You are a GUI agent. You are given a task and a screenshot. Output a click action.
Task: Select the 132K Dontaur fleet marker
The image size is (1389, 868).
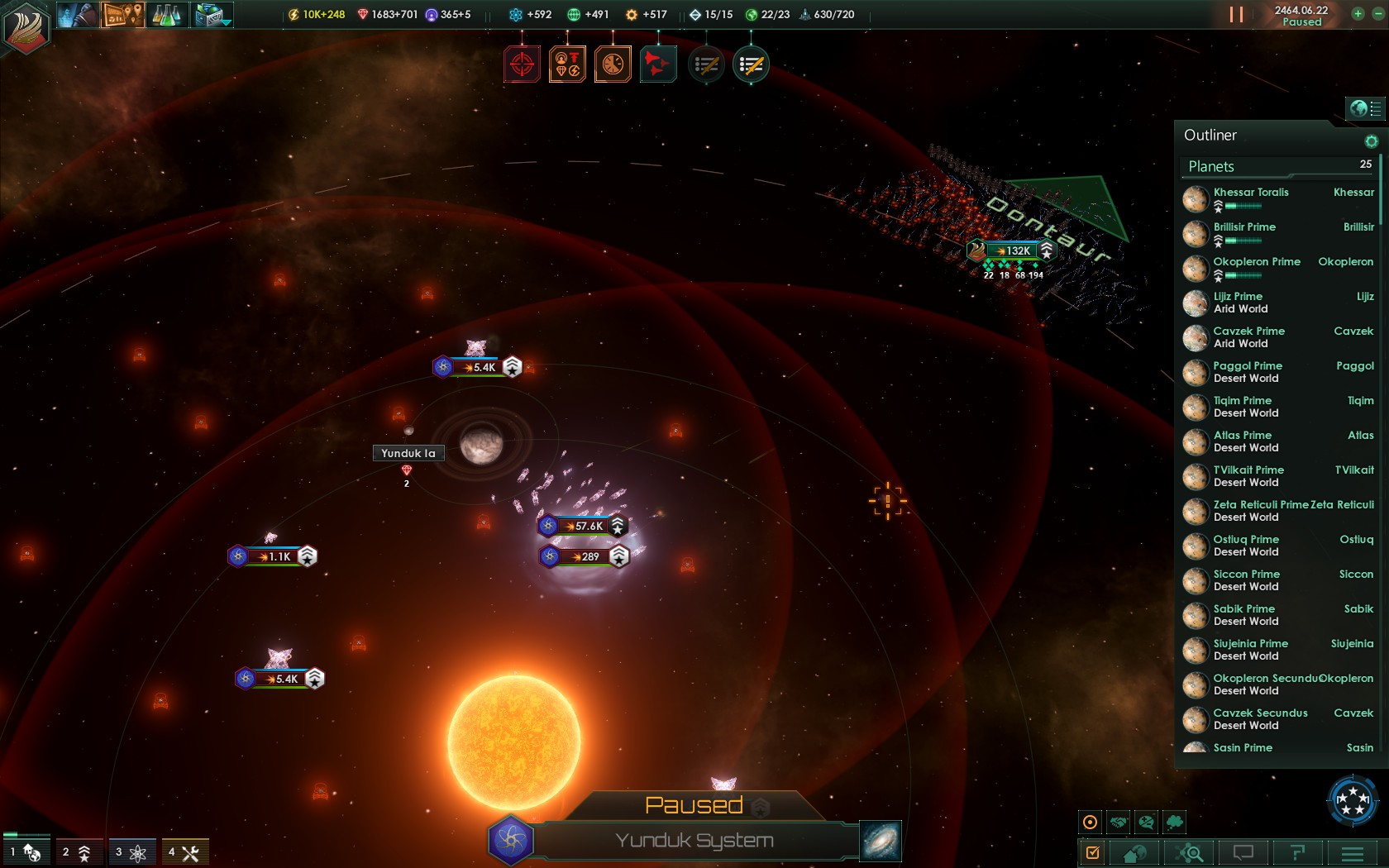[1012, 250]
